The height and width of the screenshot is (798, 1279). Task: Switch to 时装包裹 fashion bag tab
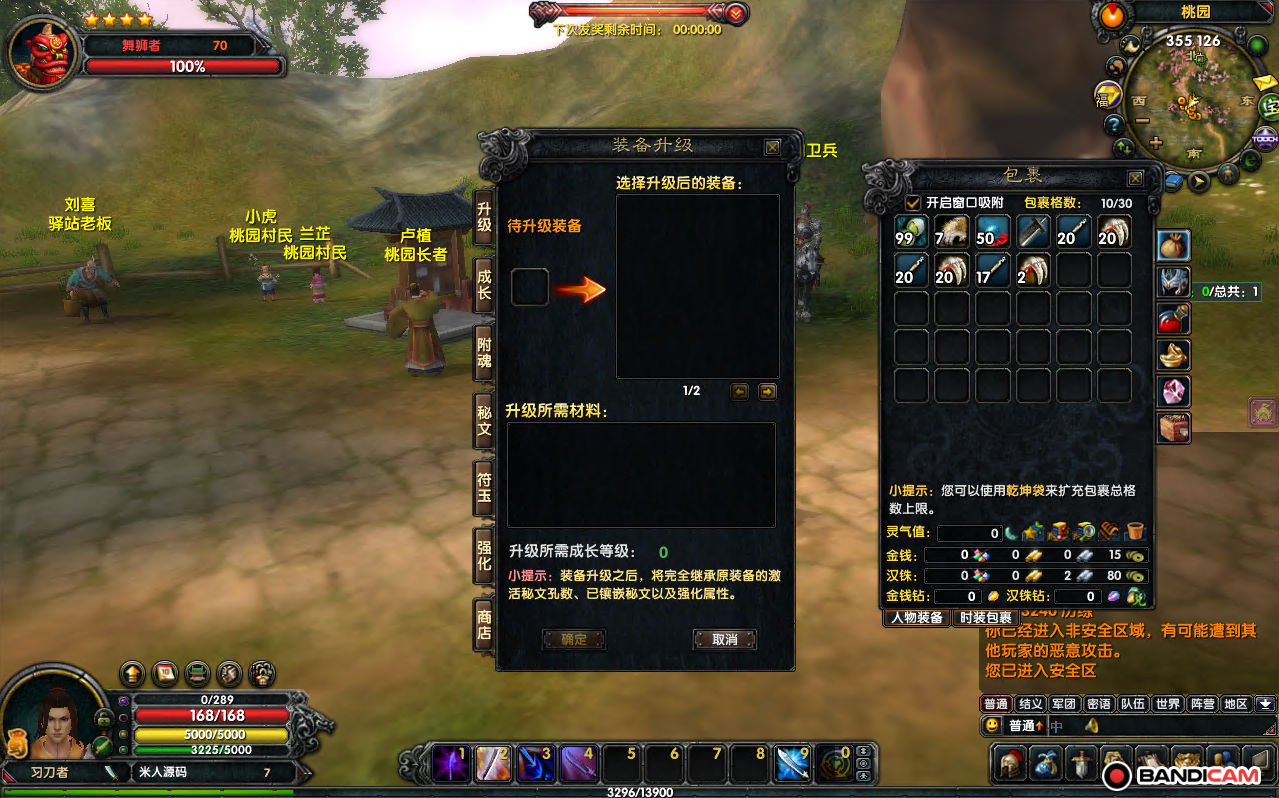point(985,618)
